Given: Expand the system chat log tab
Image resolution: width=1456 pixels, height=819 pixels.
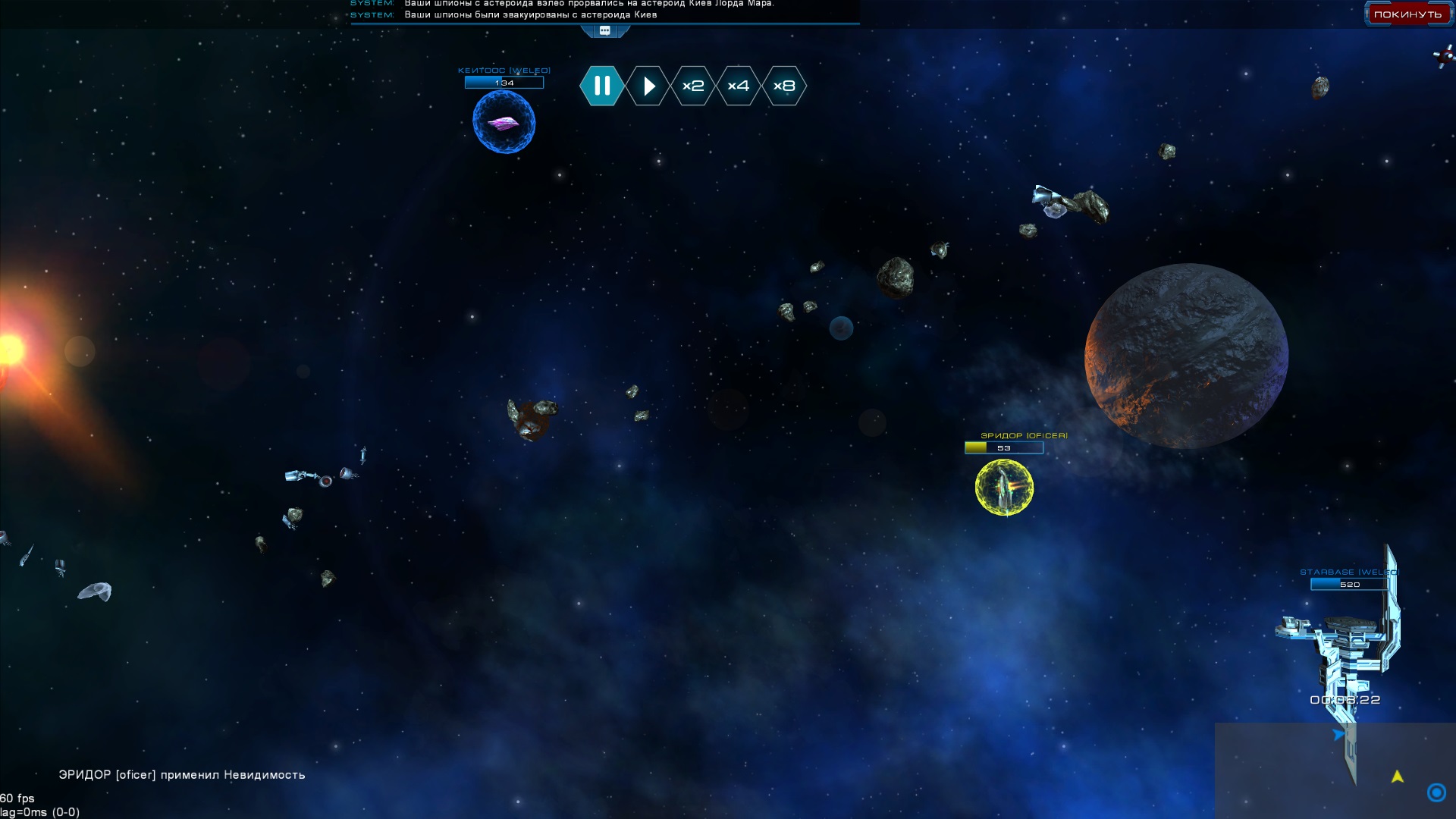Looking at the screenshot, I should click(605, 31).
